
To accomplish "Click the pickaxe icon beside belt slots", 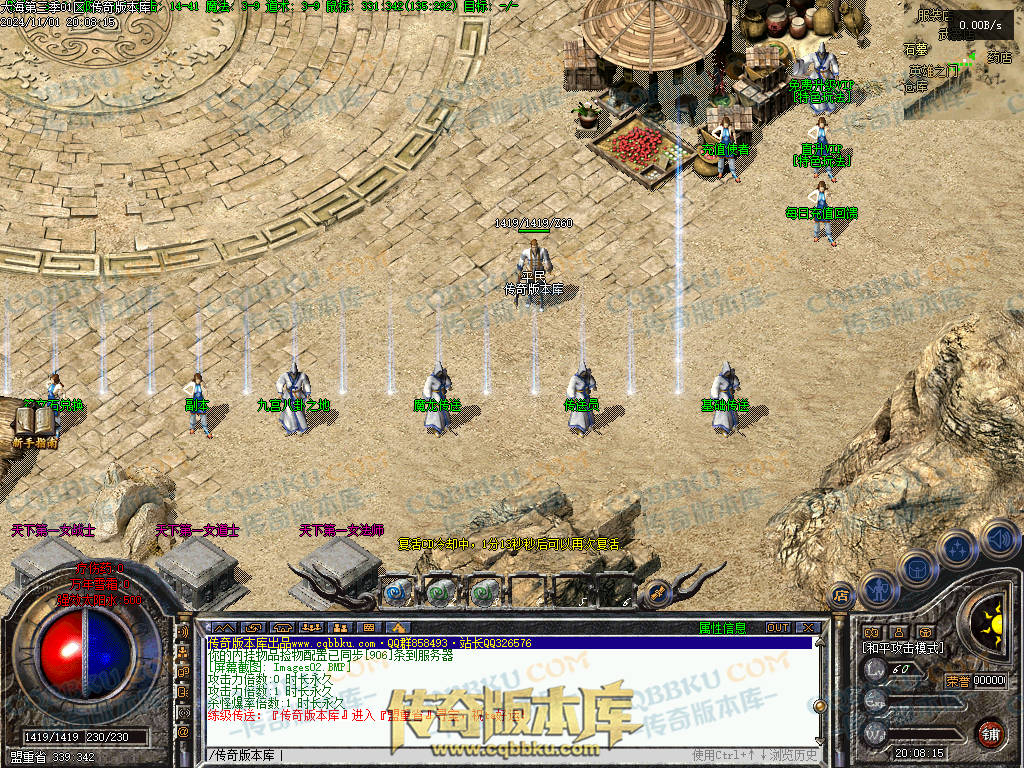I will 656,593.
